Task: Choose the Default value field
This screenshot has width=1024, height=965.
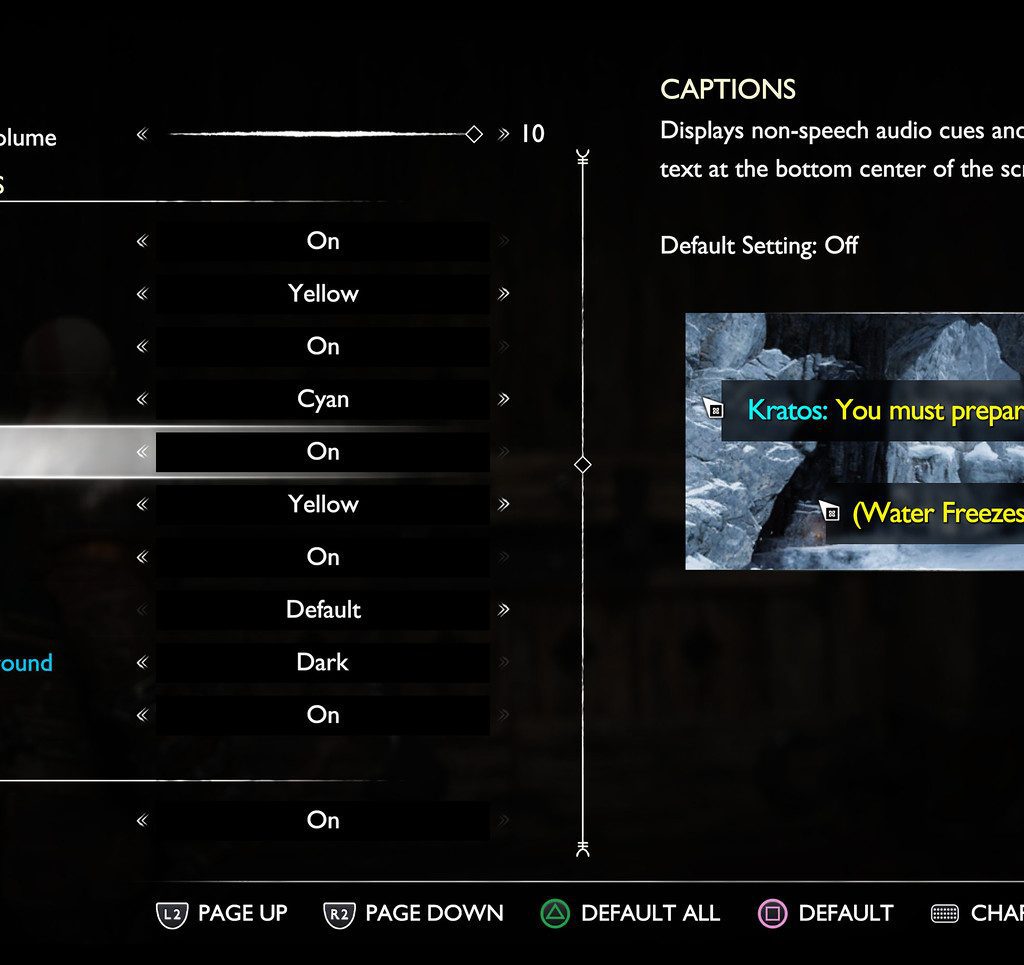Action: click(x=323, y=610)
